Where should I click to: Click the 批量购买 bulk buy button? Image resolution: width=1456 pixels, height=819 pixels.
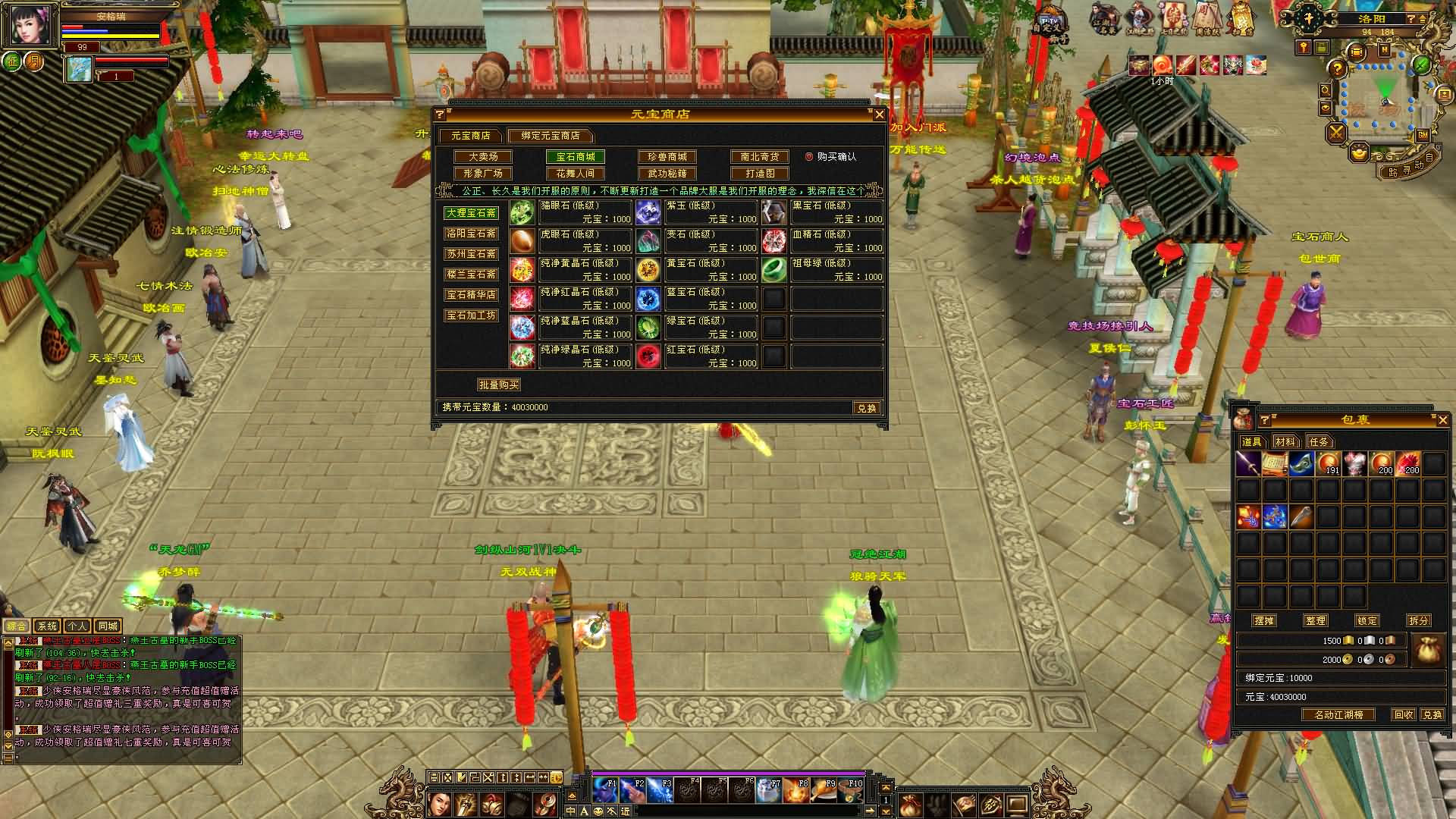point(498,385)
